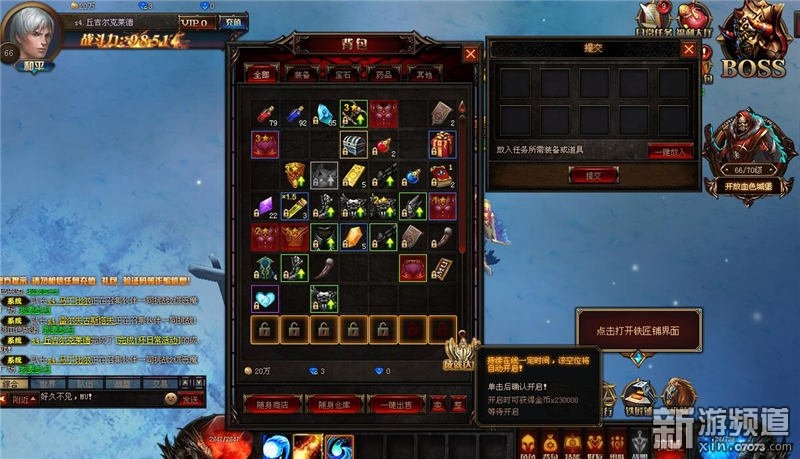Close the 提交 submit panel
Screen dimensions: 800x459
pos(687,49)
